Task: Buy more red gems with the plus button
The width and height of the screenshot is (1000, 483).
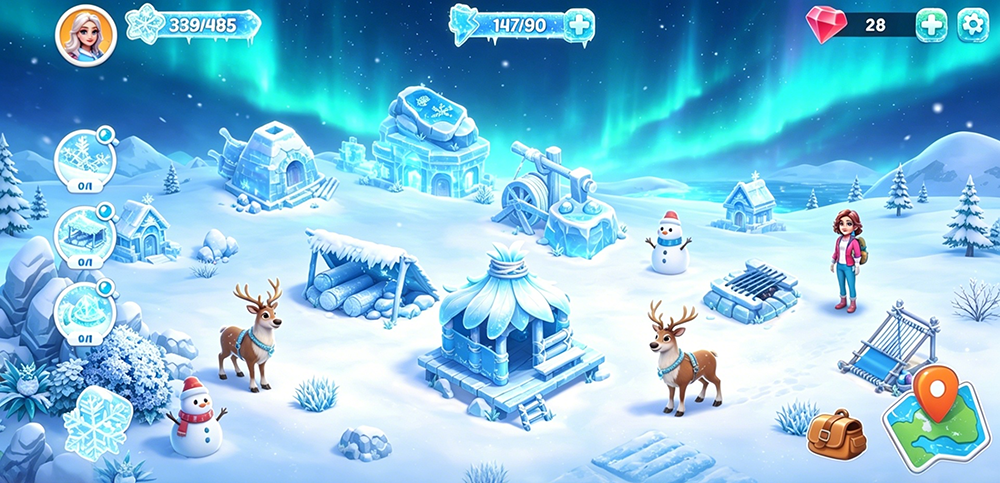Action: click(931, 25)
